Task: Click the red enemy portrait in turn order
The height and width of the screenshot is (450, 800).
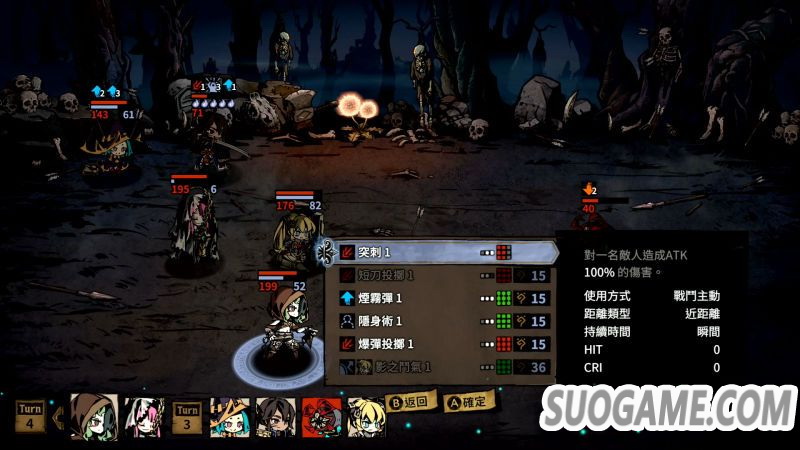Action: pyautogui.click(x=320, y=418)
